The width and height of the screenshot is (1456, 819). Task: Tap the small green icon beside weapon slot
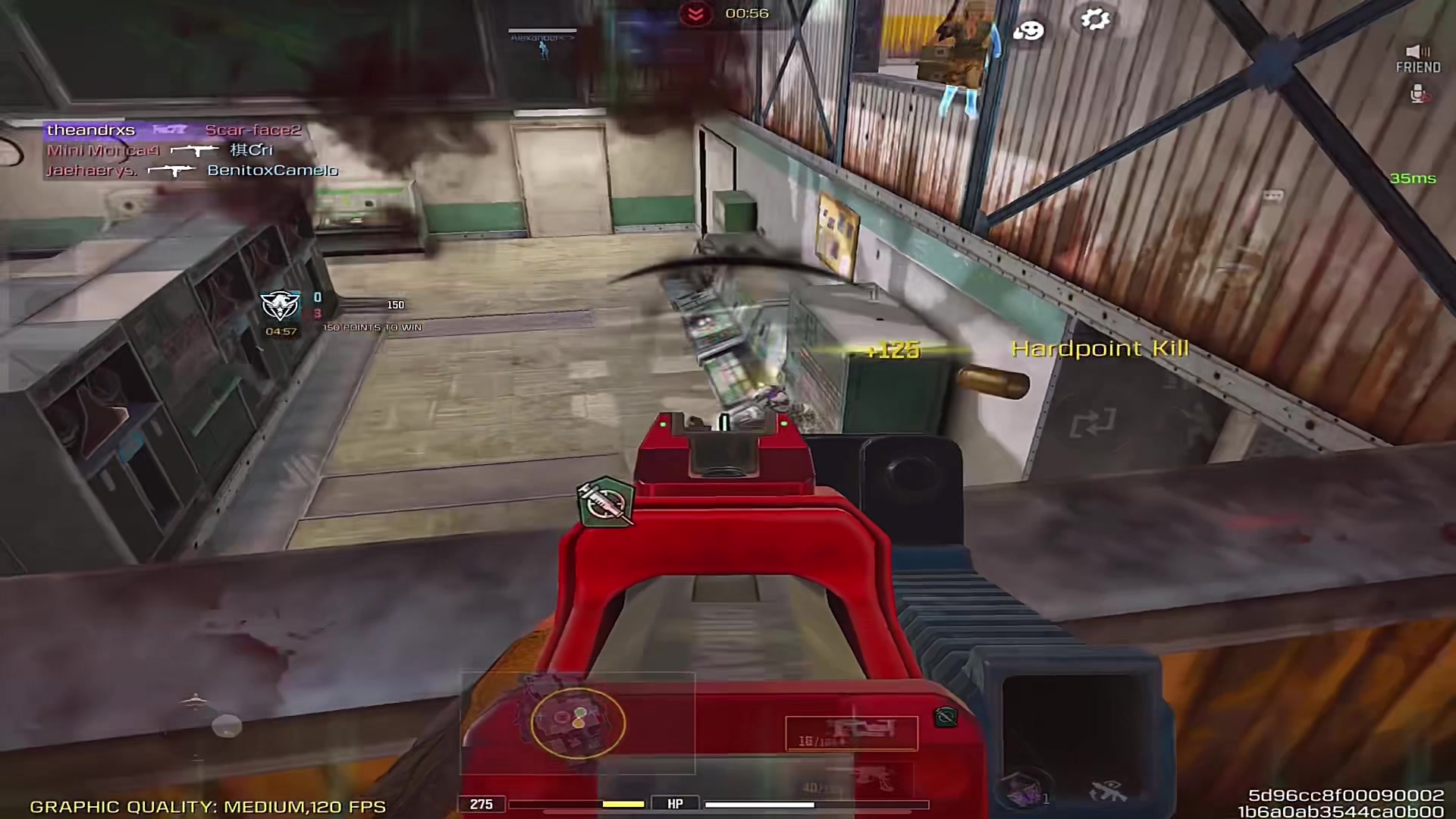tap(945, 716)
